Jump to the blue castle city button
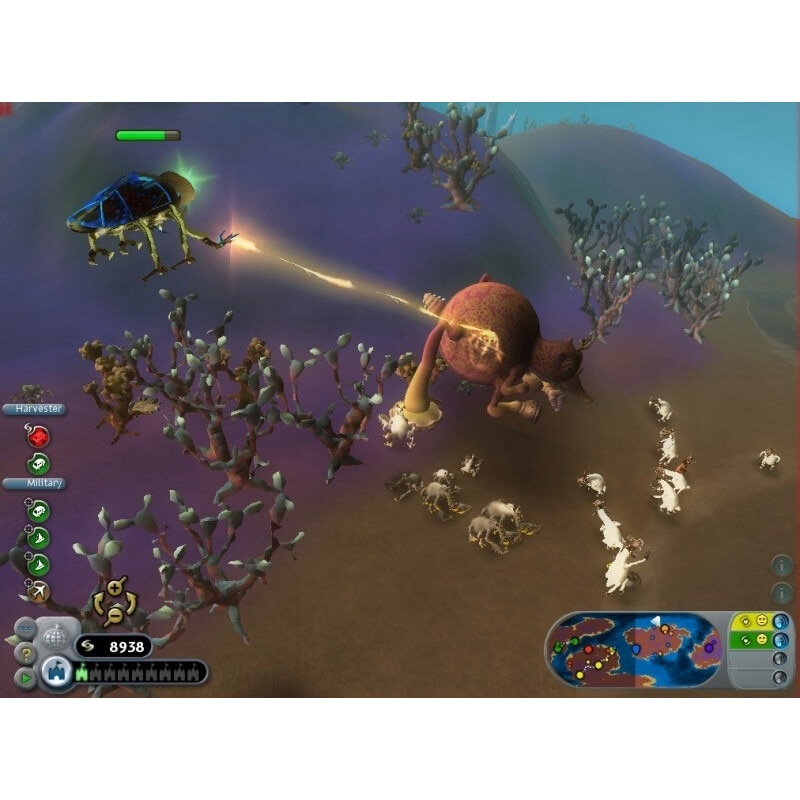The height and width of the screenshot is (800, 800). point(57,673)
